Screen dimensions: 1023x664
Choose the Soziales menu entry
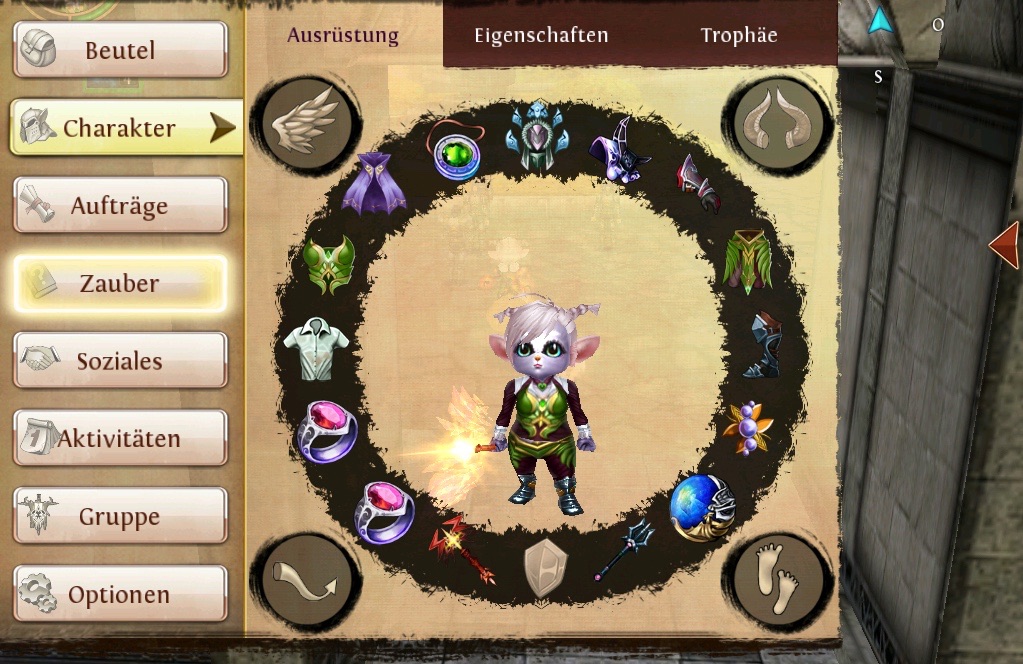(120, 361)
